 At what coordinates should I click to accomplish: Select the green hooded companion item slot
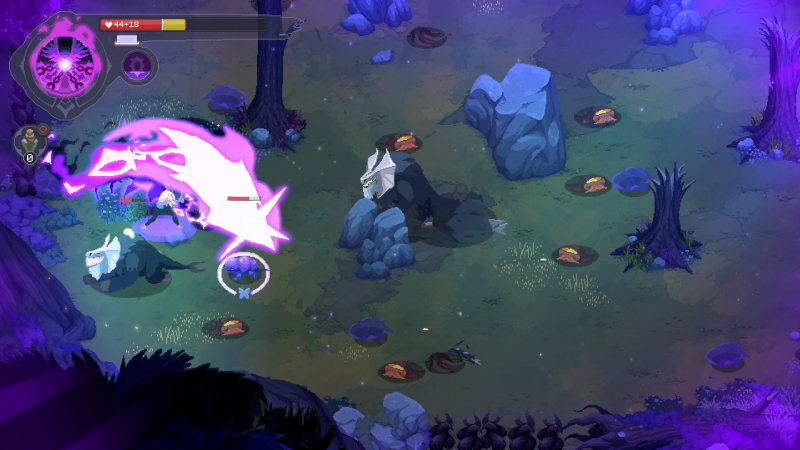pos(29,141)
